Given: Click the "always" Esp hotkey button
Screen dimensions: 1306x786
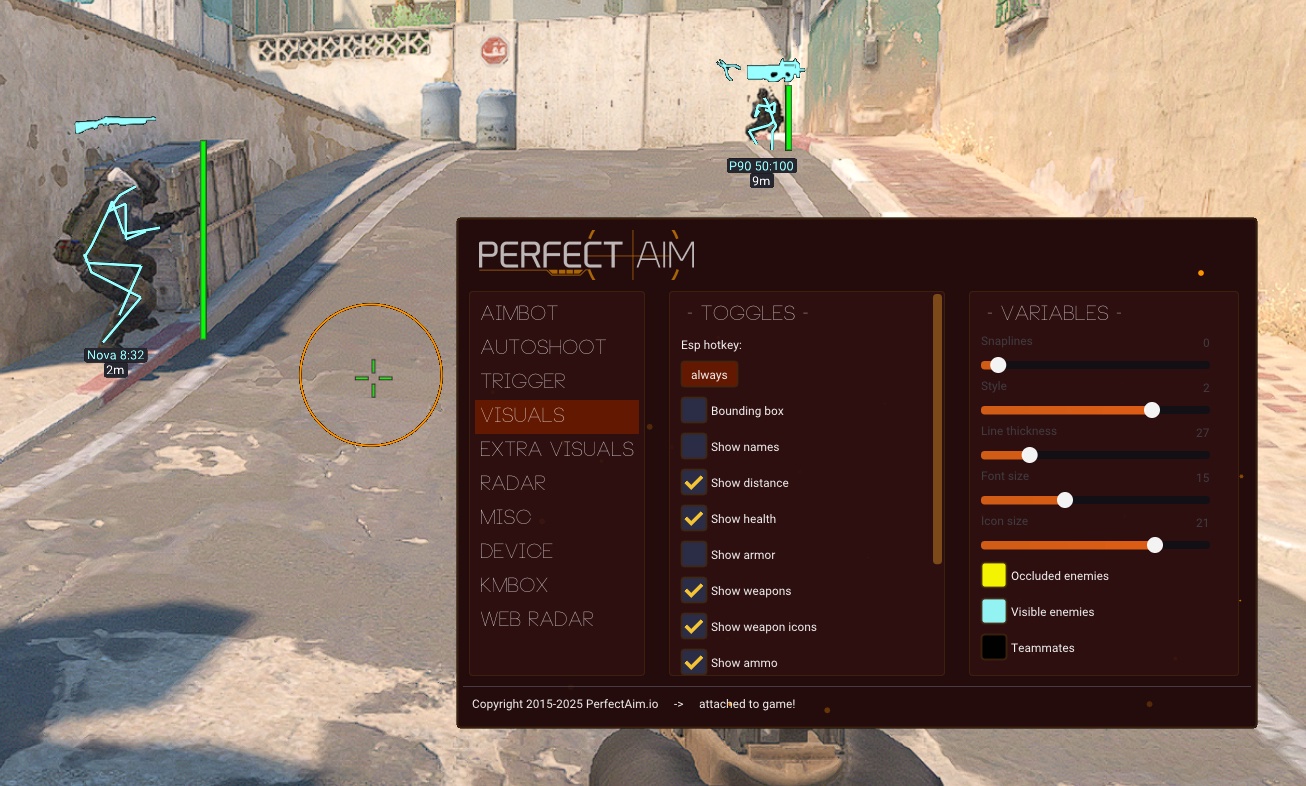Looking at the screenshot, I should point(709,375).
